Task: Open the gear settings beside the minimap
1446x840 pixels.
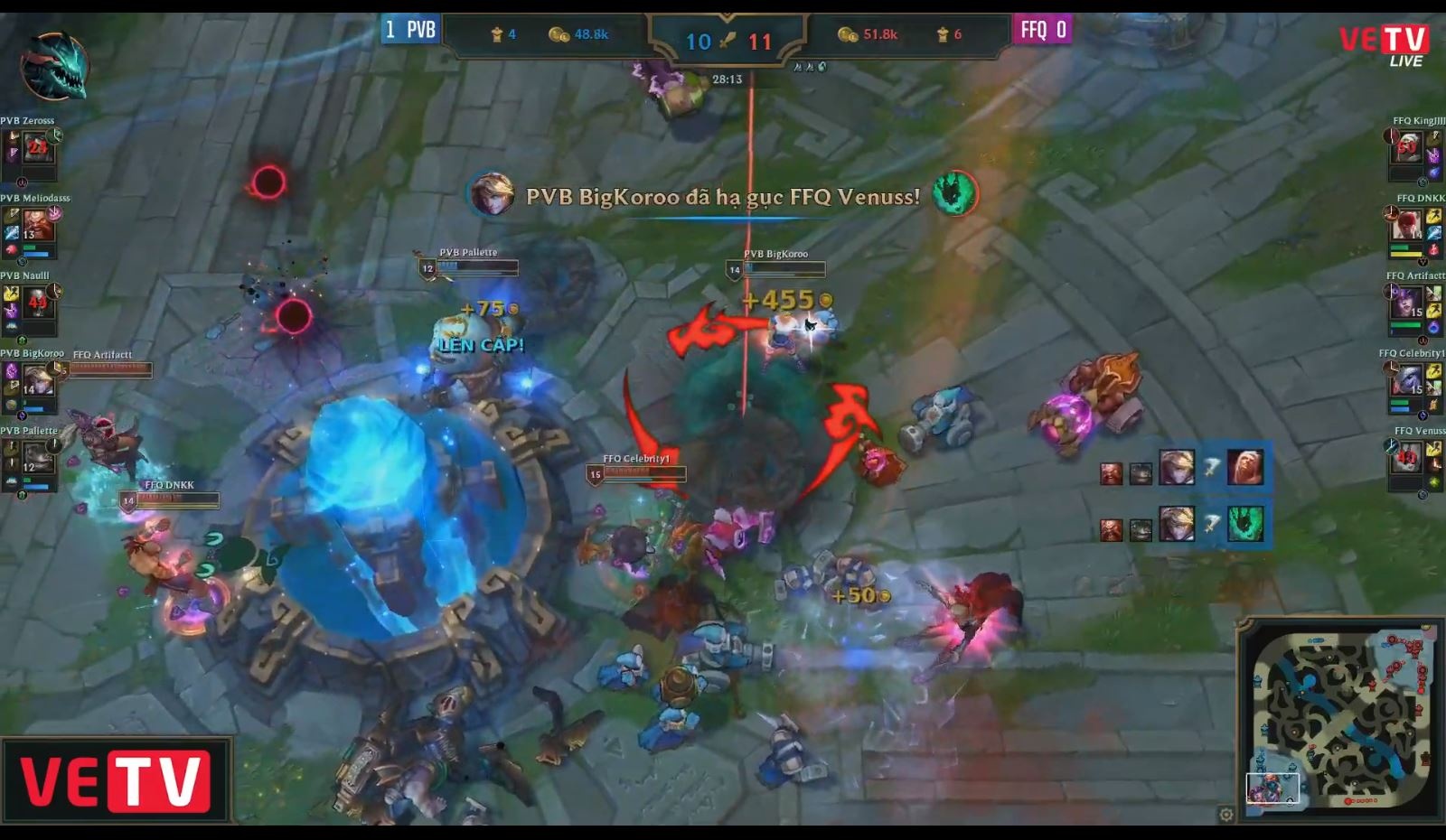Action: (1225, 815)
